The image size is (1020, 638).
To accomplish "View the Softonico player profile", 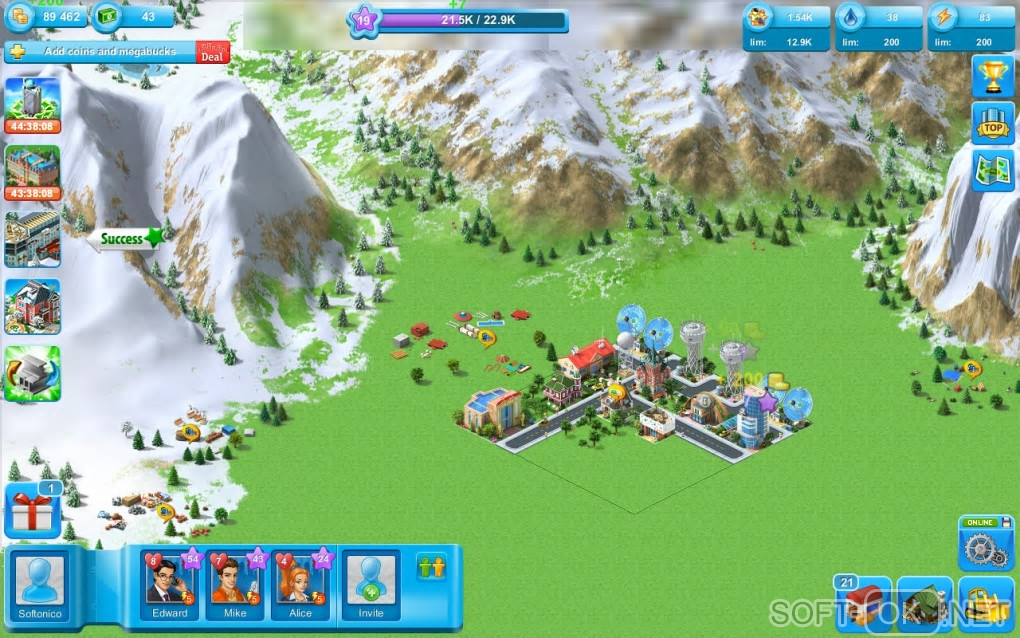I will tap(41, 585).
